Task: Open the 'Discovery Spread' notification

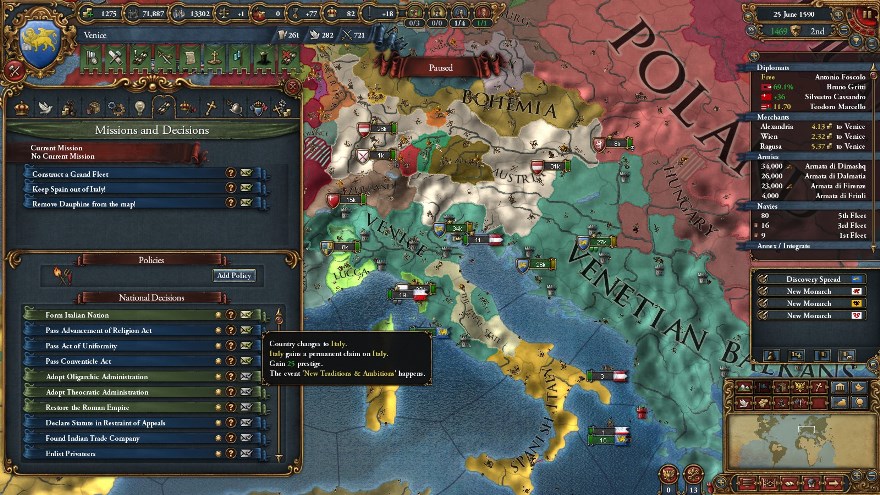Action: [812, 279]
